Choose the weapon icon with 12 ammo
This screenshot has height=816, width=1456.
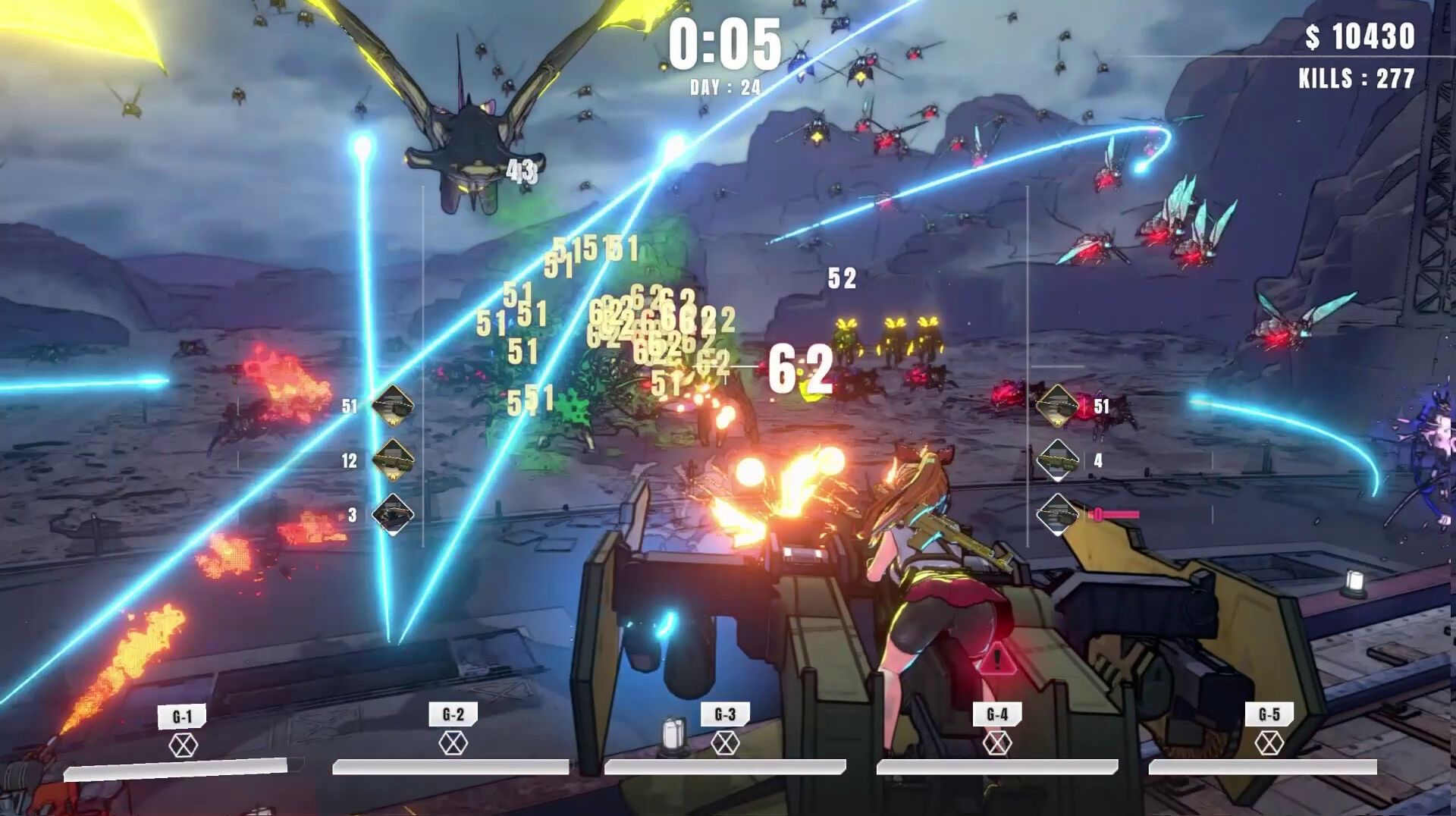393,460
